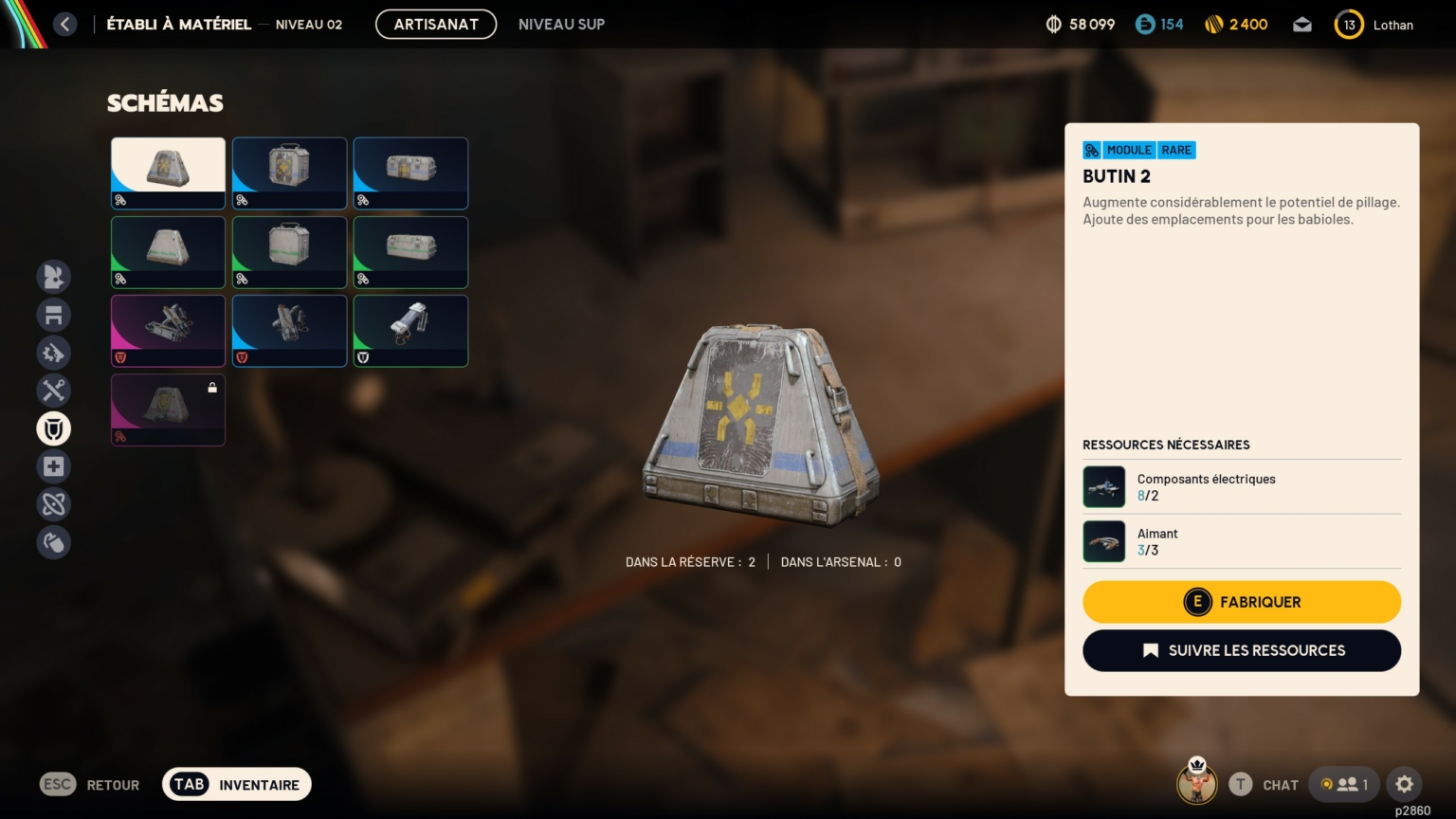Open the ARTISANAT tab
Screen dimensions: 1456x819
click(x=436, y=24)
